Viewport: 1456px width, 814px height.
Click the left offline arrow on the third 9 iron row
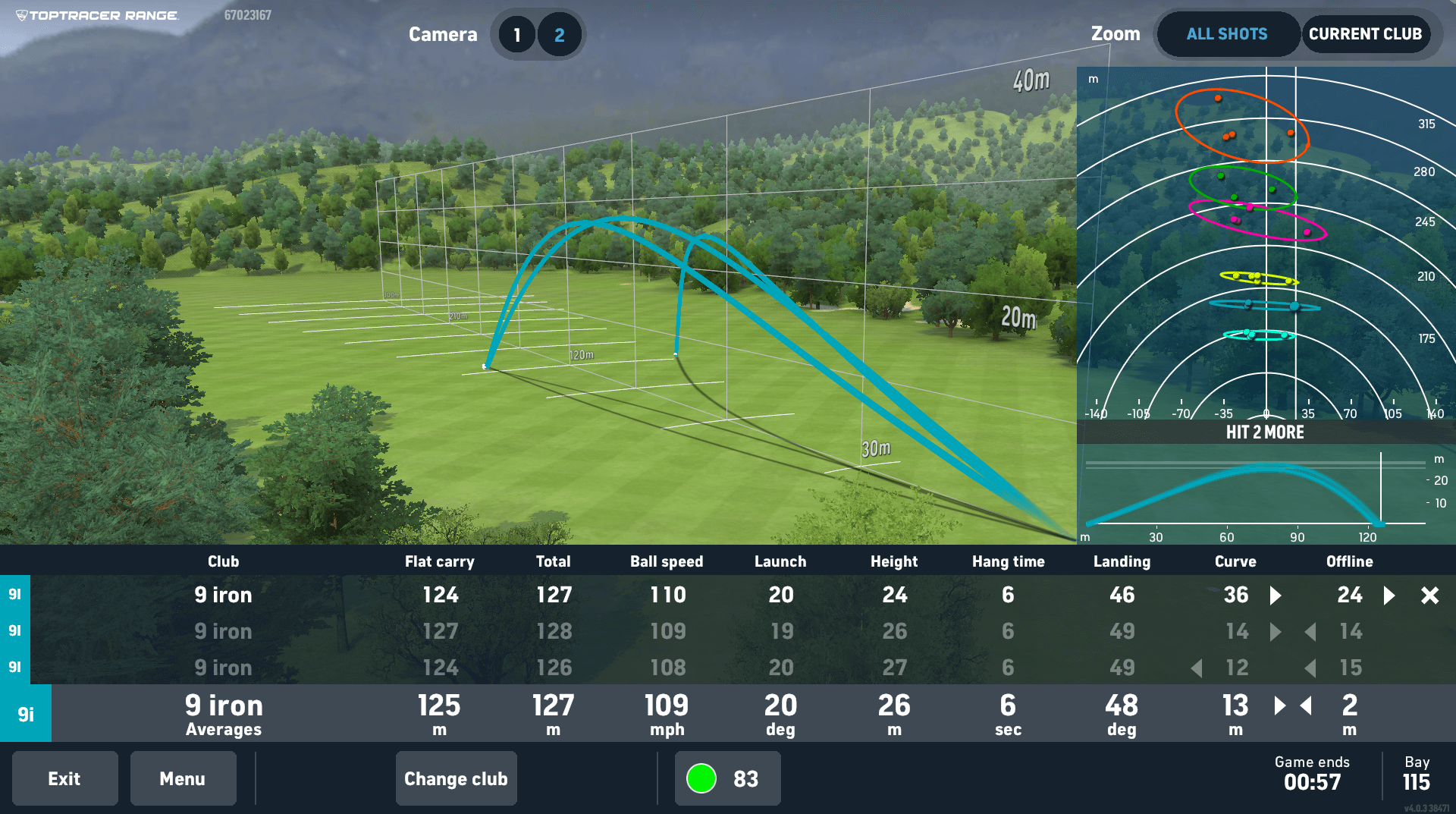[x=1311, y=668]
